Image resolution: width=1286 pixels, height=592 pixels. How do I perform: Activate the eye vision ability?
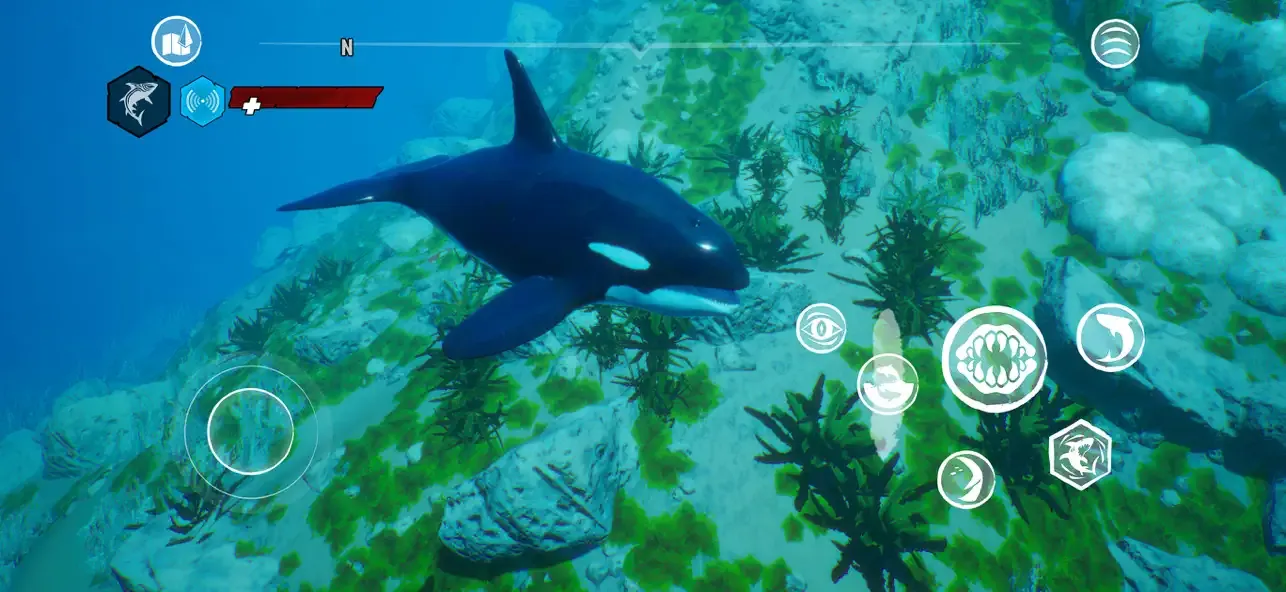point(821,328)
